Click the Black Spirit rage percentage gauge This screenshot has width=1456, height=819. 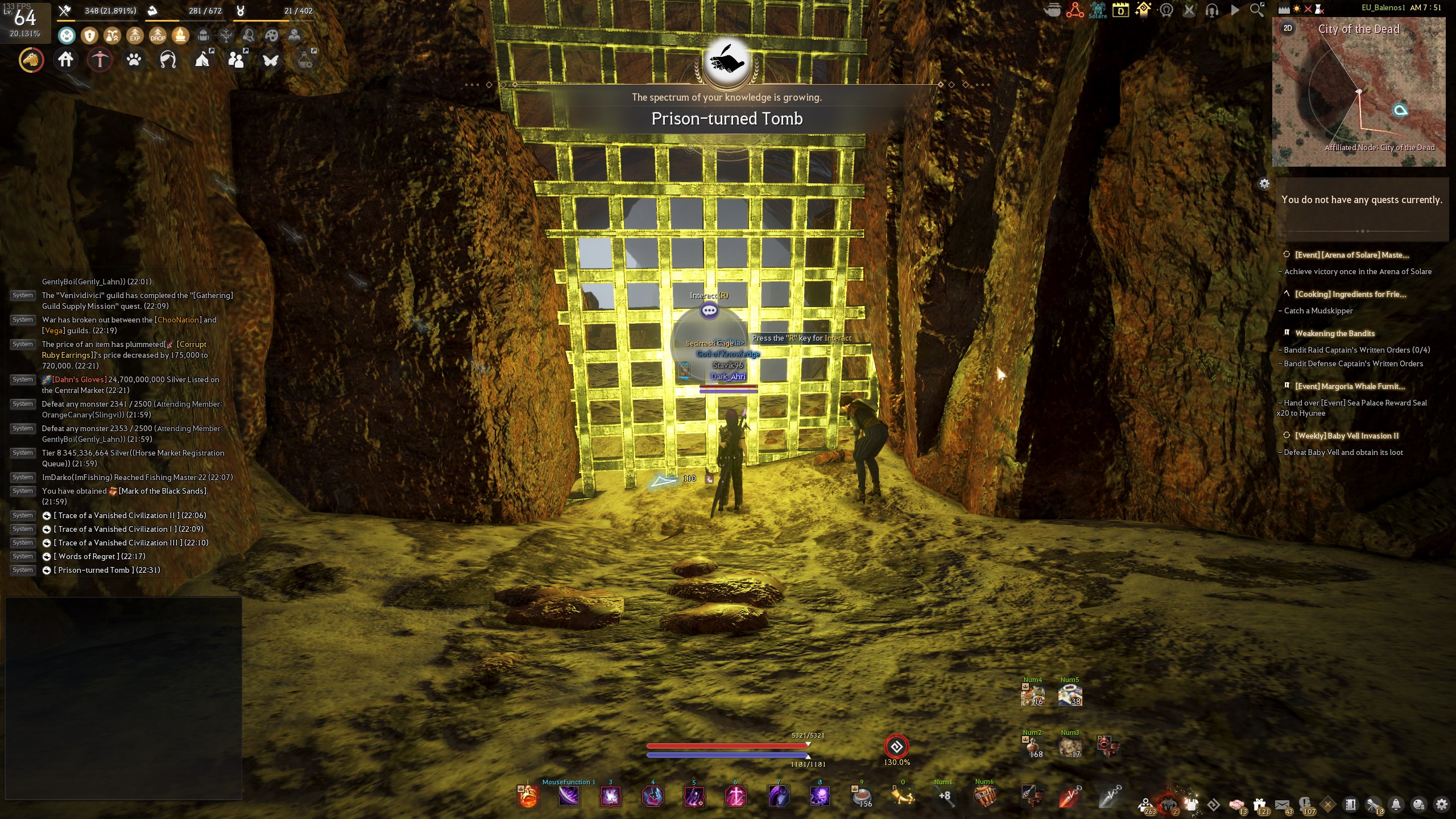point(897,746)
